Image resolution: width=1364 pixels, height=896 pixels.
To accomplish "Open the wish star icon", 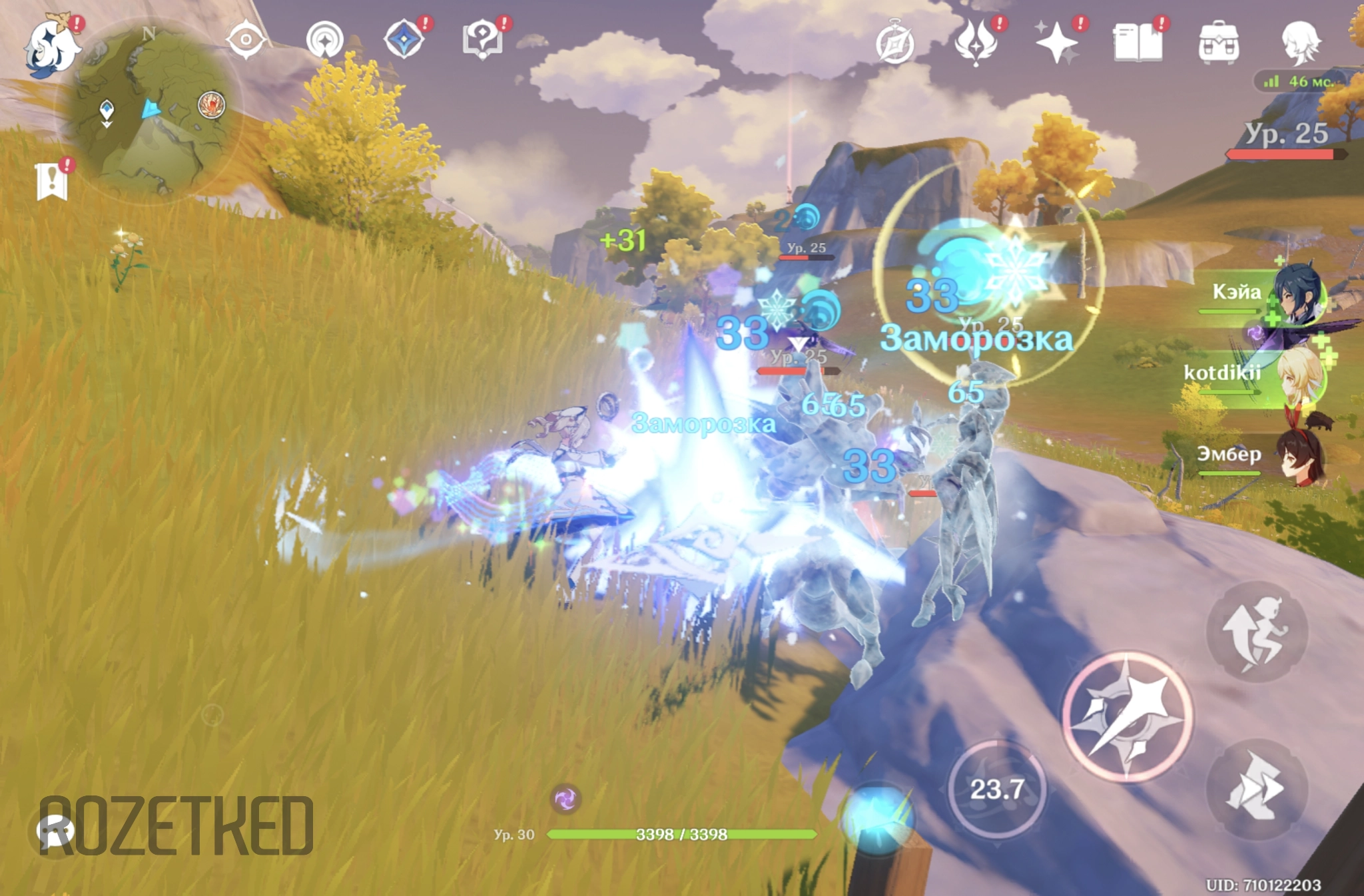I will 1056,43.
